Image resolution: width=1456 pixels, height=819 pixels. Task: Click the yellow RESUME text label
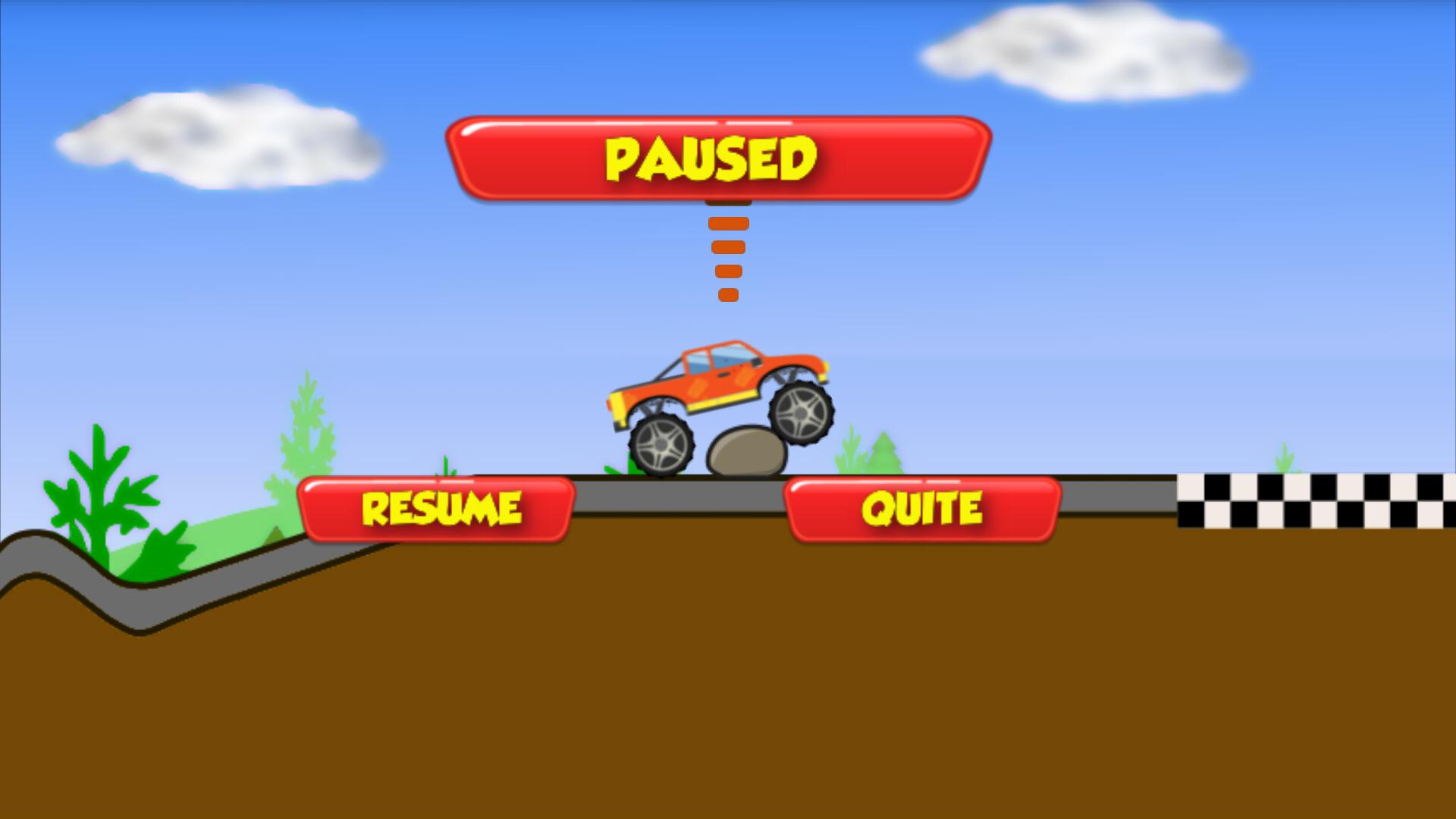(x=441, y=507)
